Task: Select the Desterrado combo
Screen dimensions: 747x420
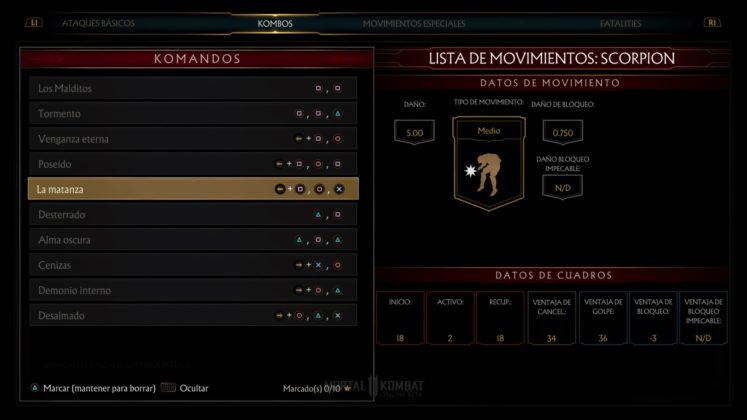Action: (193, 214)
